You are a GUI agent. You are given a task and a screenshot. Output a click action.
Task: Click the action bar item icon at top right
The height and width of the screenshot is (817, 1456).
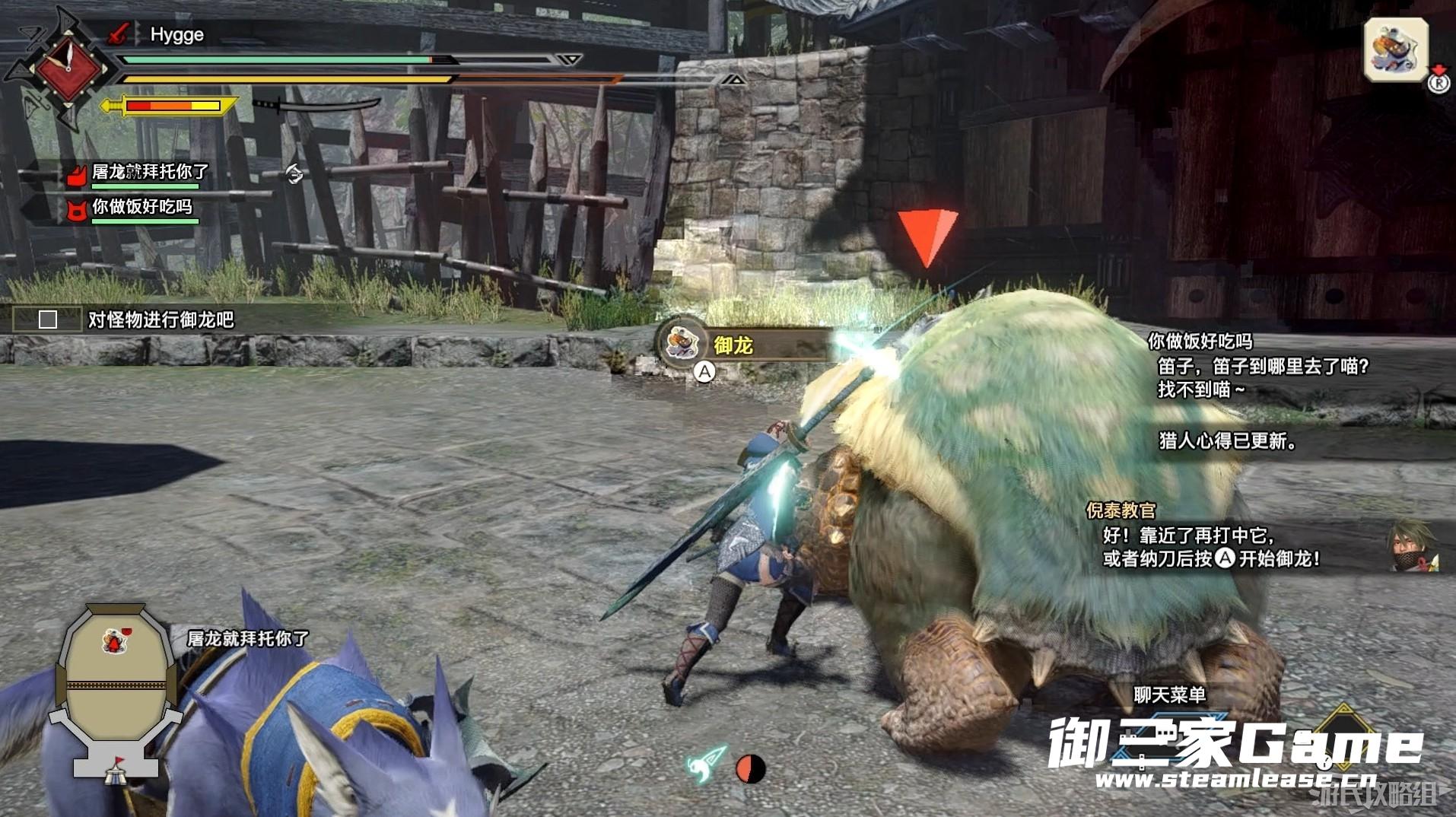click(x=1395, y=50)
